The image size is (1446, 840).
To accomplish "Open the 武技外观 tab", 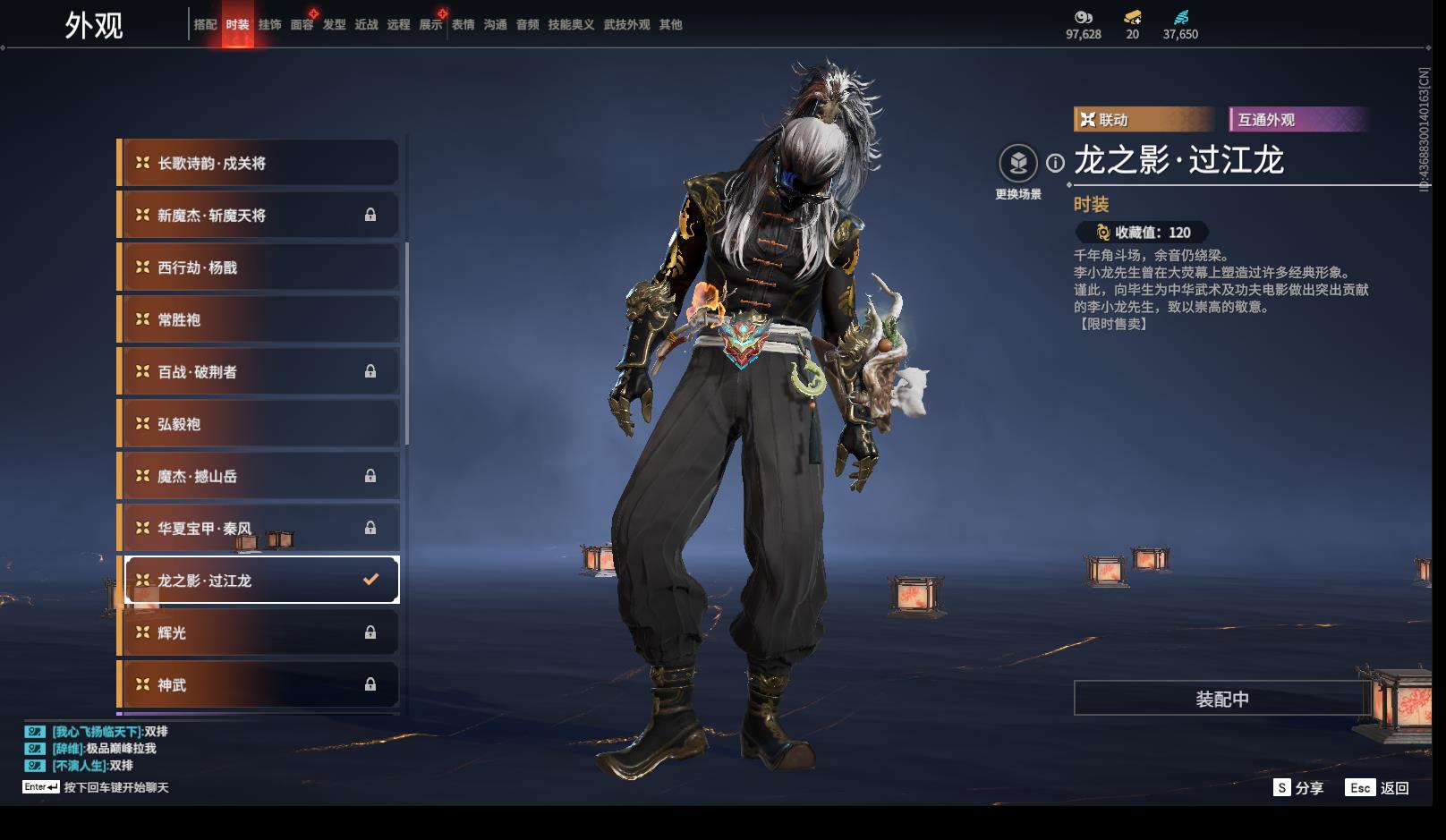I will 626,25.
